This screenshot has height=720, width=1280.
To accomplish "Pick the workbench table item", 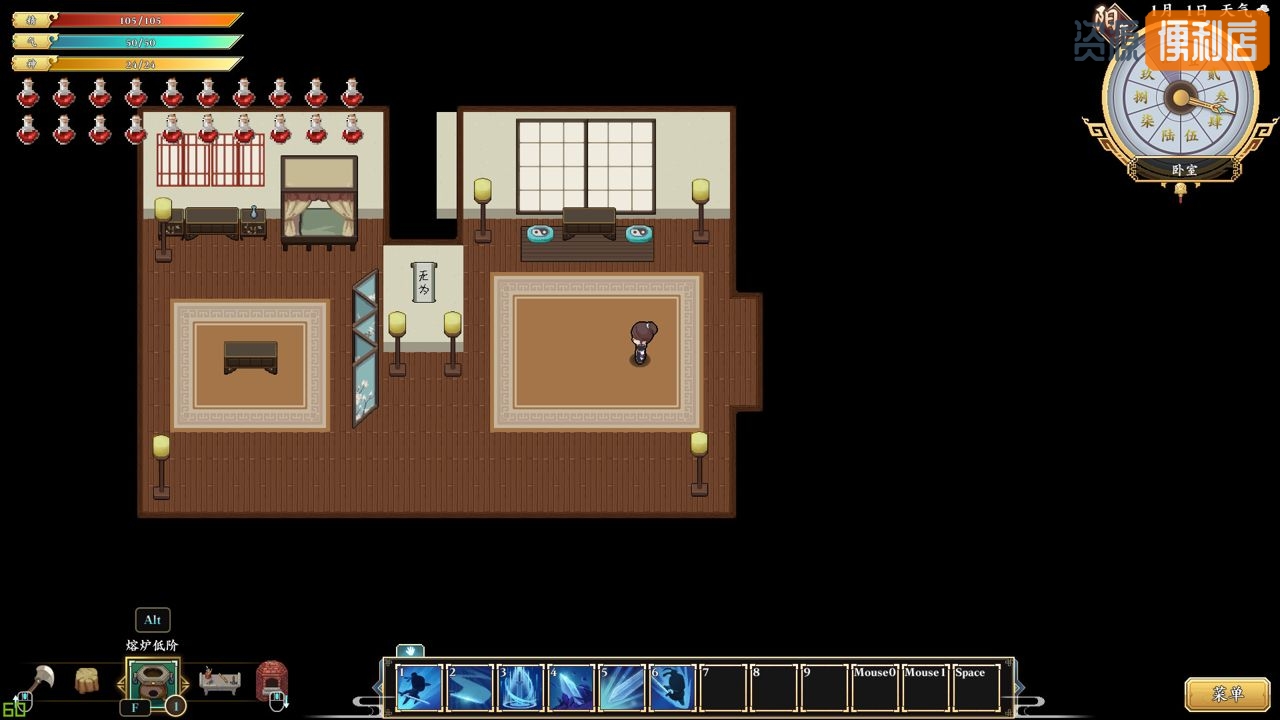I will point(219,681).
